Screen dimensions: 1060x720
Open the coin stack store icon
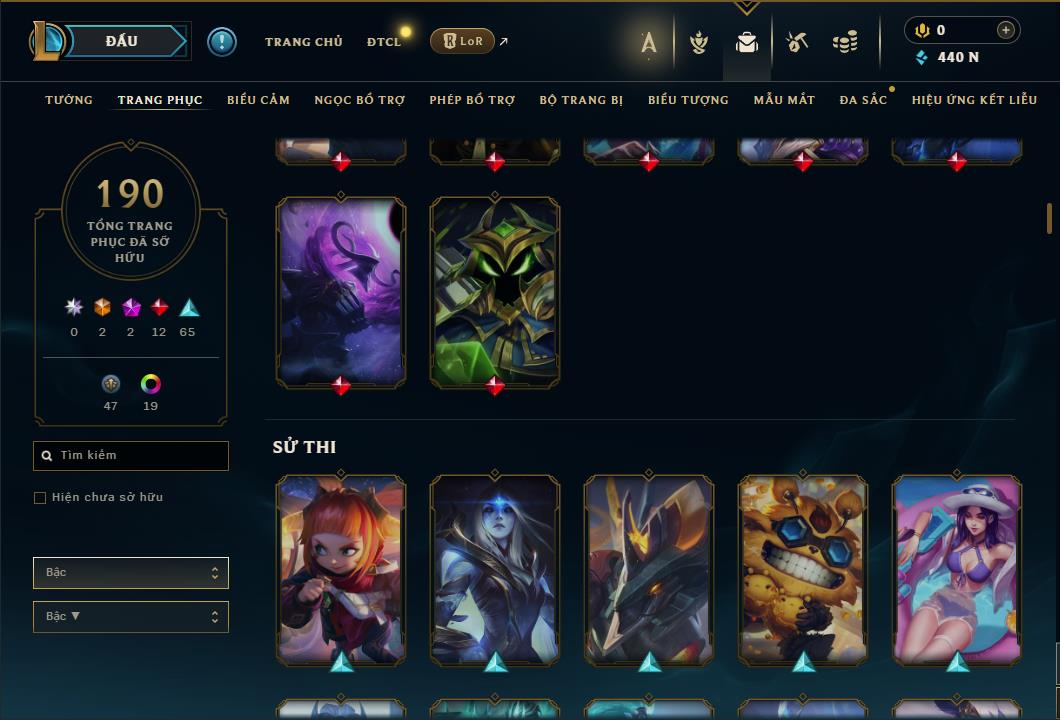pos(845,42)
